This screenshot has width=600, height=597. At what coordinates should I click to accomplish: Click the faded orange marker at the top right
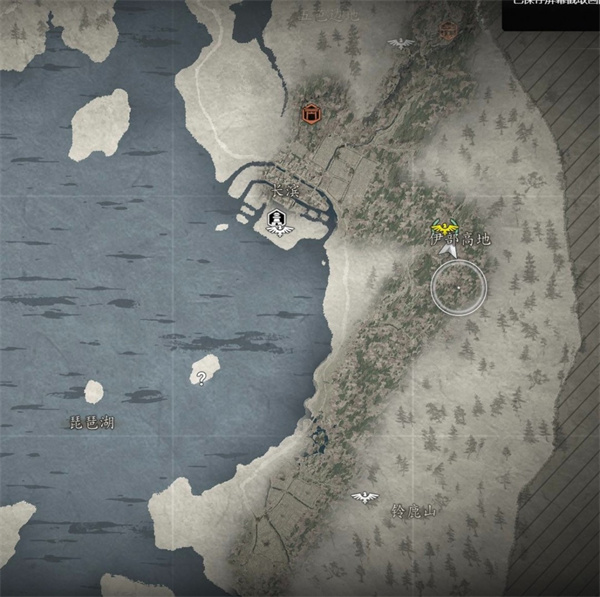tap(447, 30)
